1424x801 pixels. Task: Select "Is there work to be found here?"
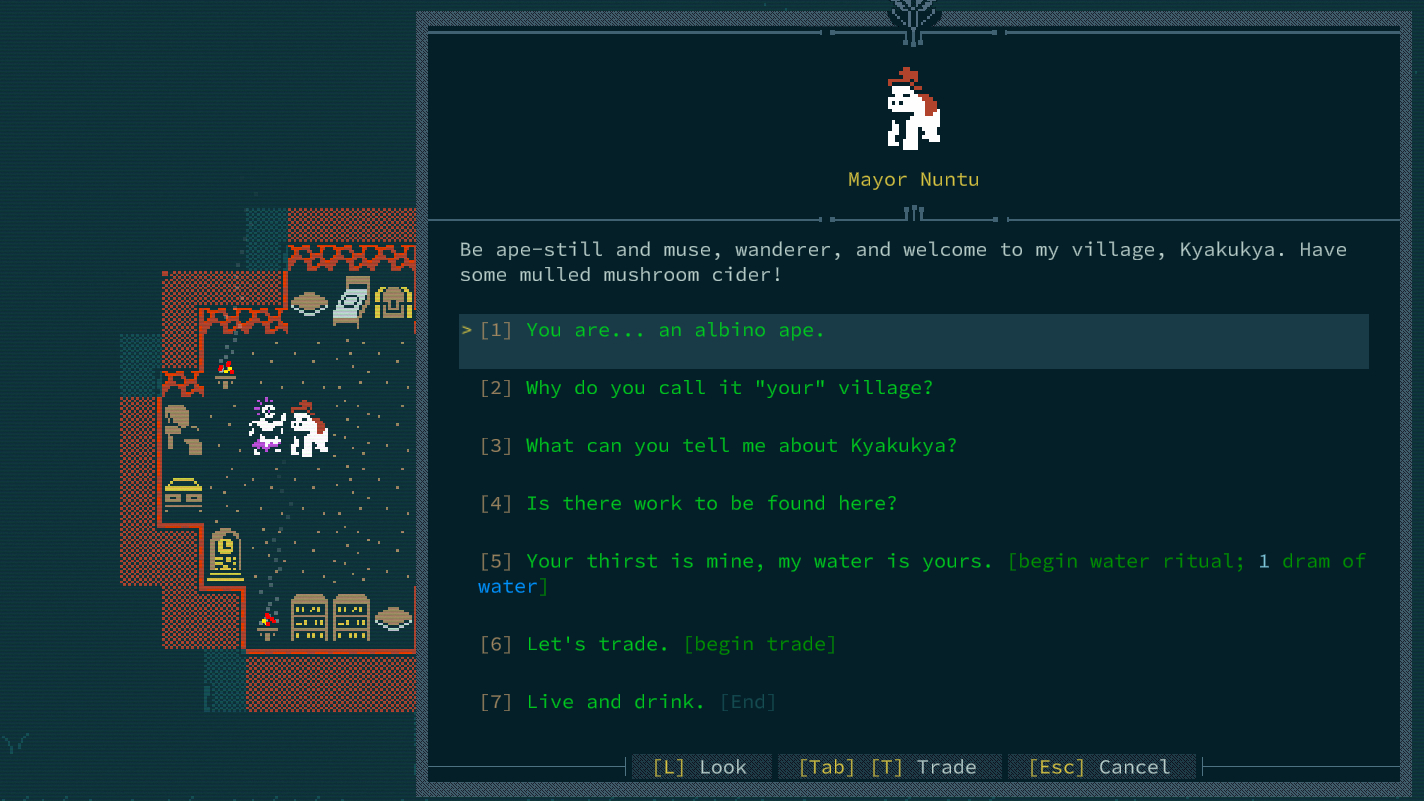tap(711, 504)
